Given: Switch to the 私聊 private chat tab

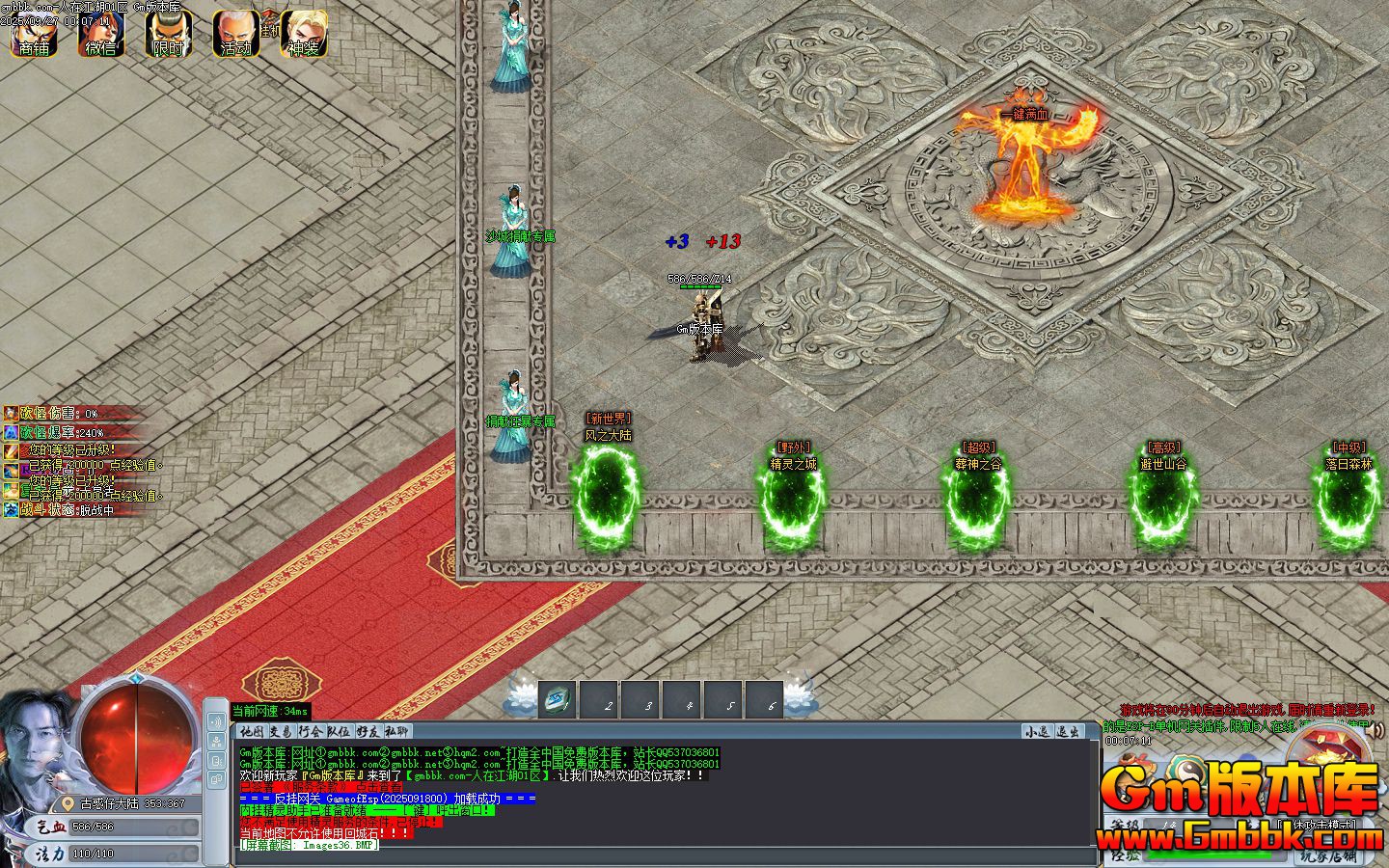Looking at the screenshot, I should 396,732.
